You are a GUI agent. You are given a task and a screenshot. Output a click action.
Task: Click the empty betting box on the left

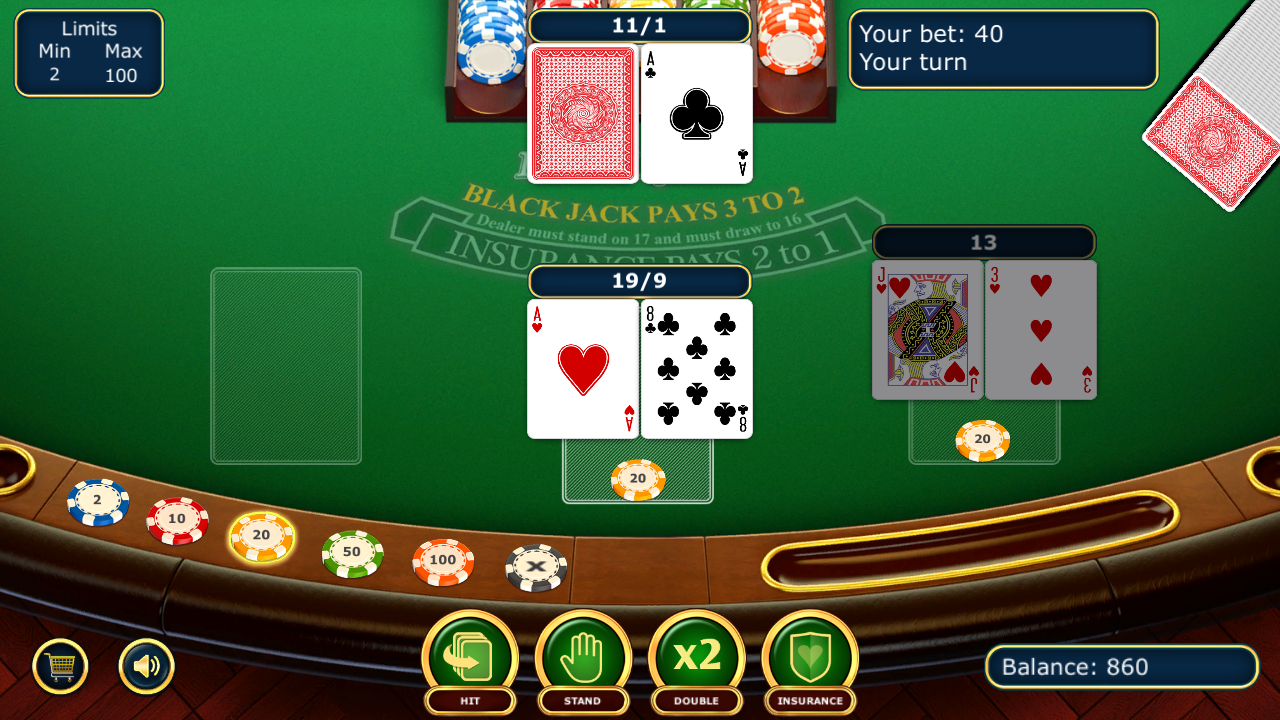285,365
